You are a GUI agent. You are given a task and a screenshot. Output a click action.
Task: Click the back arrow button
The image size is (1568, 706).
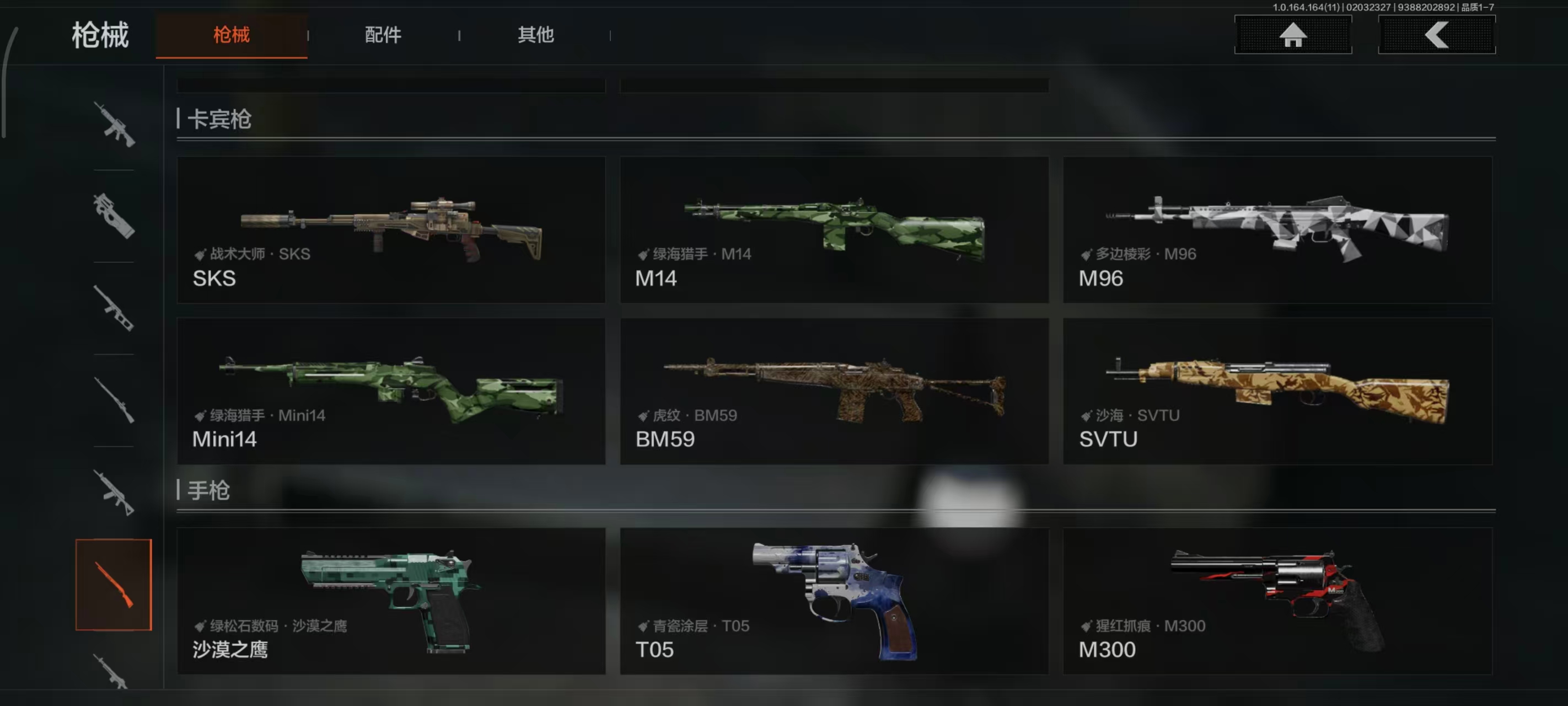(x=1436, y=35)
